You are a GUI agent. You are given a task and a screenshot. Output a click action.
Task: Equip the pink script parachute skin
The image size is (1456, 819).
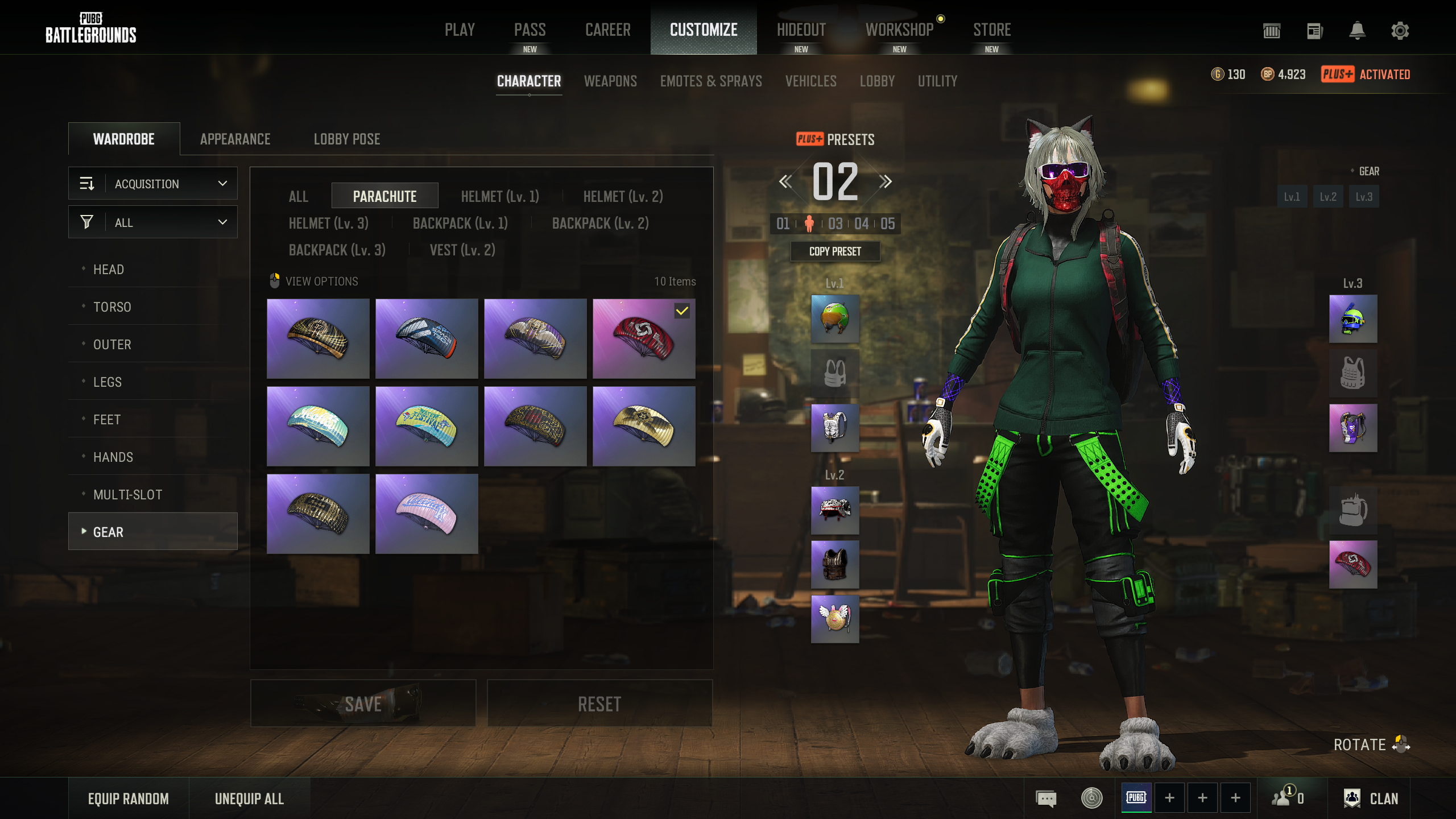point(427,514)
